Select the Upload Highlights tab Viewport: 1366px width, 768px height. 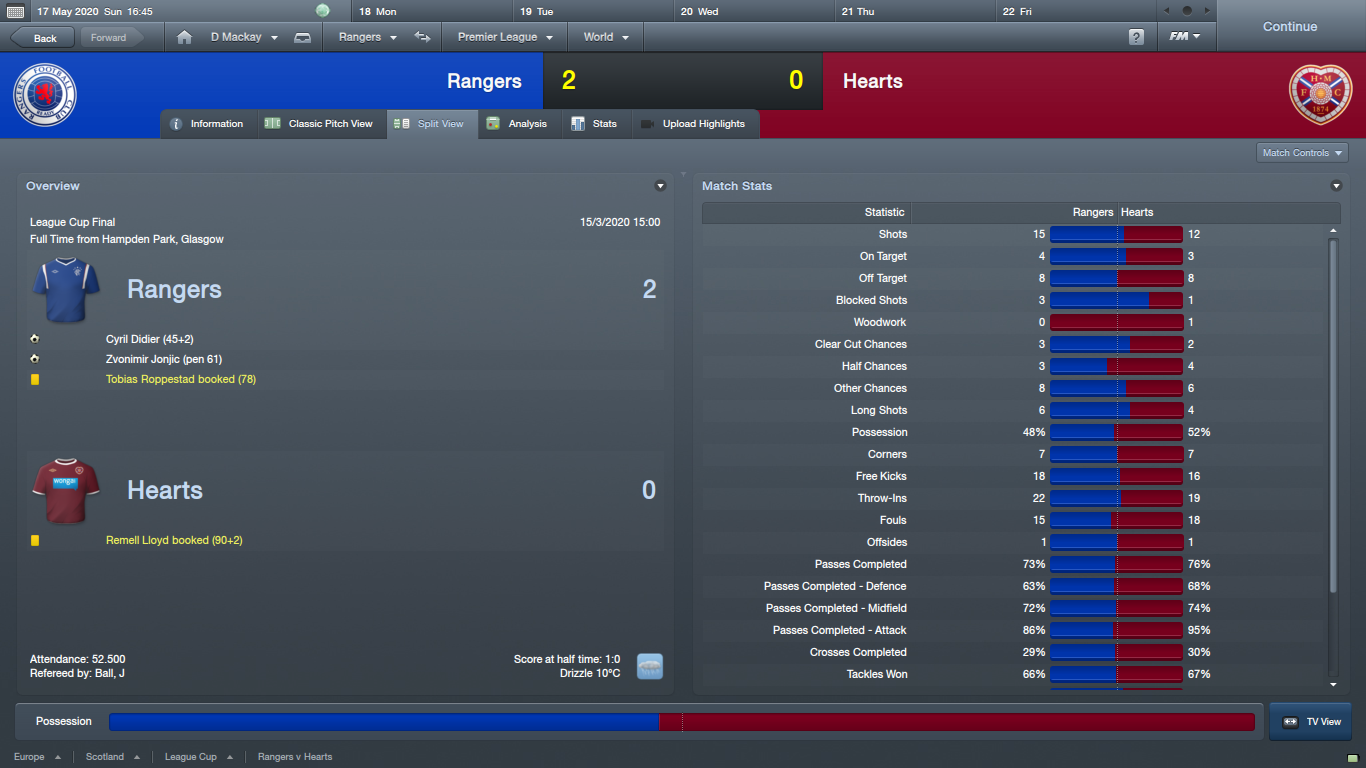point(693,124)
